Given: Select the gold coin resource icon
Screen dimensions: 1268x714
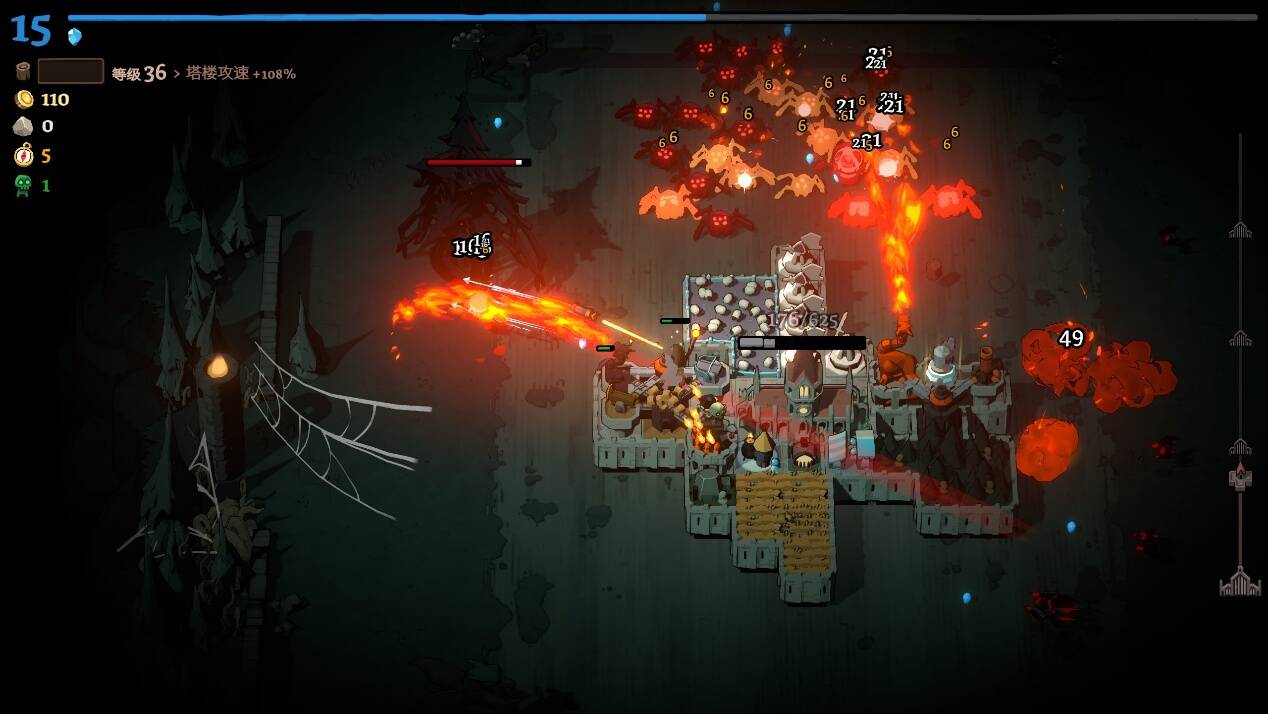Looking at the screenshot, I should (23, 99).
